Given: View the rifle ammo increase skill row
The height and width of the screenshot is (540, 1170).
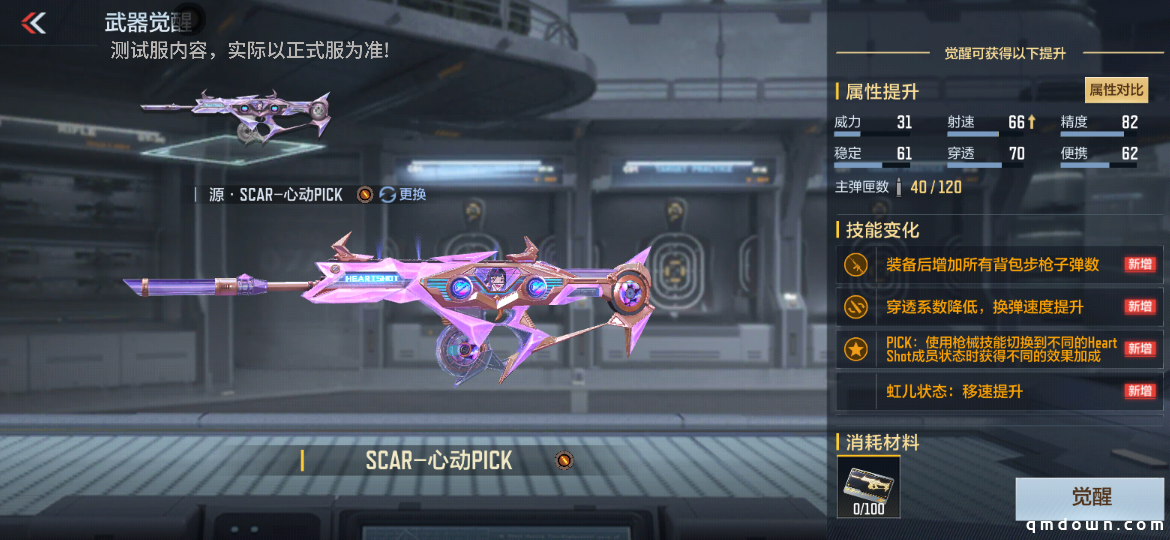Looking at the screenshot, I should pos(998,265).
